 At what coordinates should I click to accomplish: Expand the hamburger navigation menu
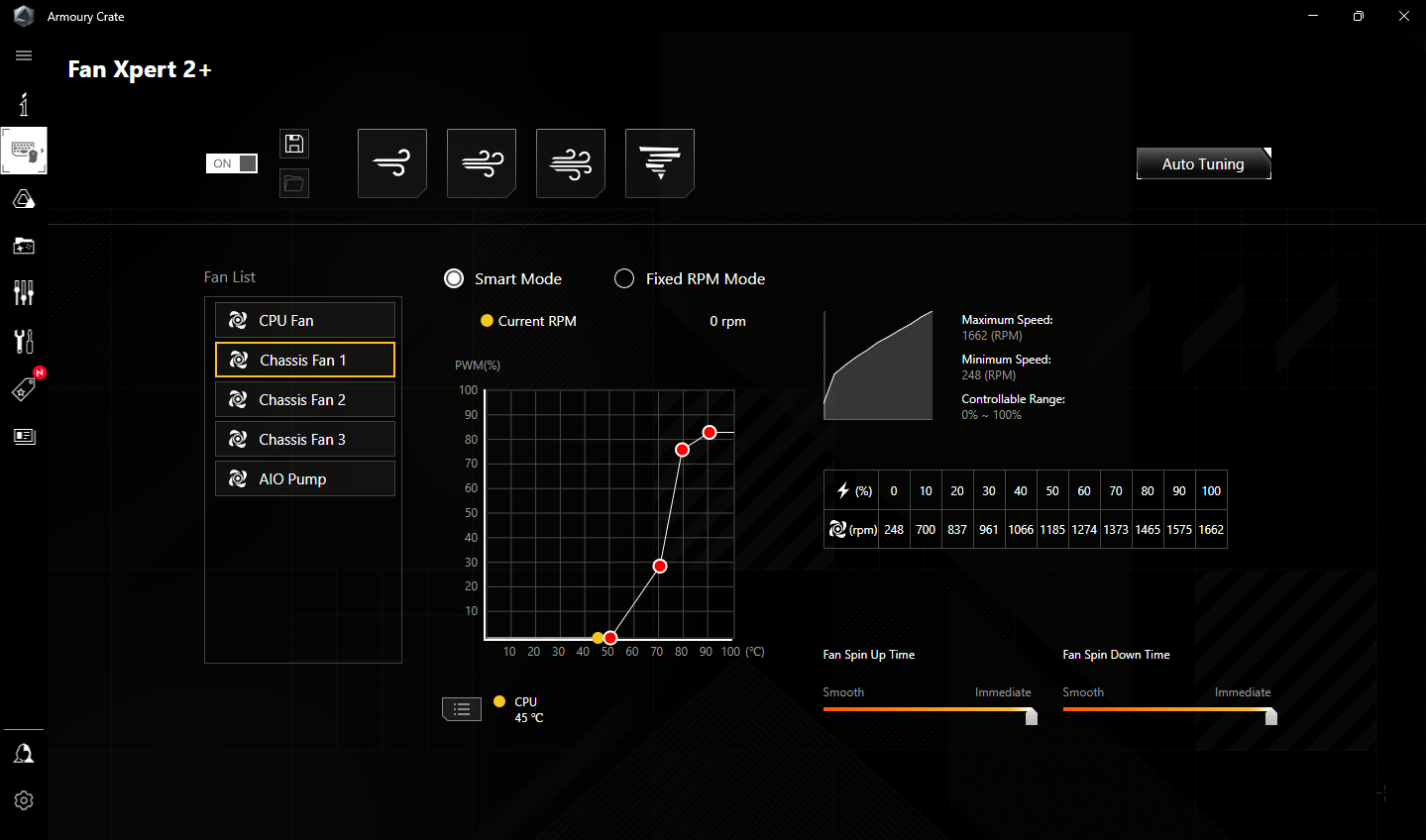24,55
